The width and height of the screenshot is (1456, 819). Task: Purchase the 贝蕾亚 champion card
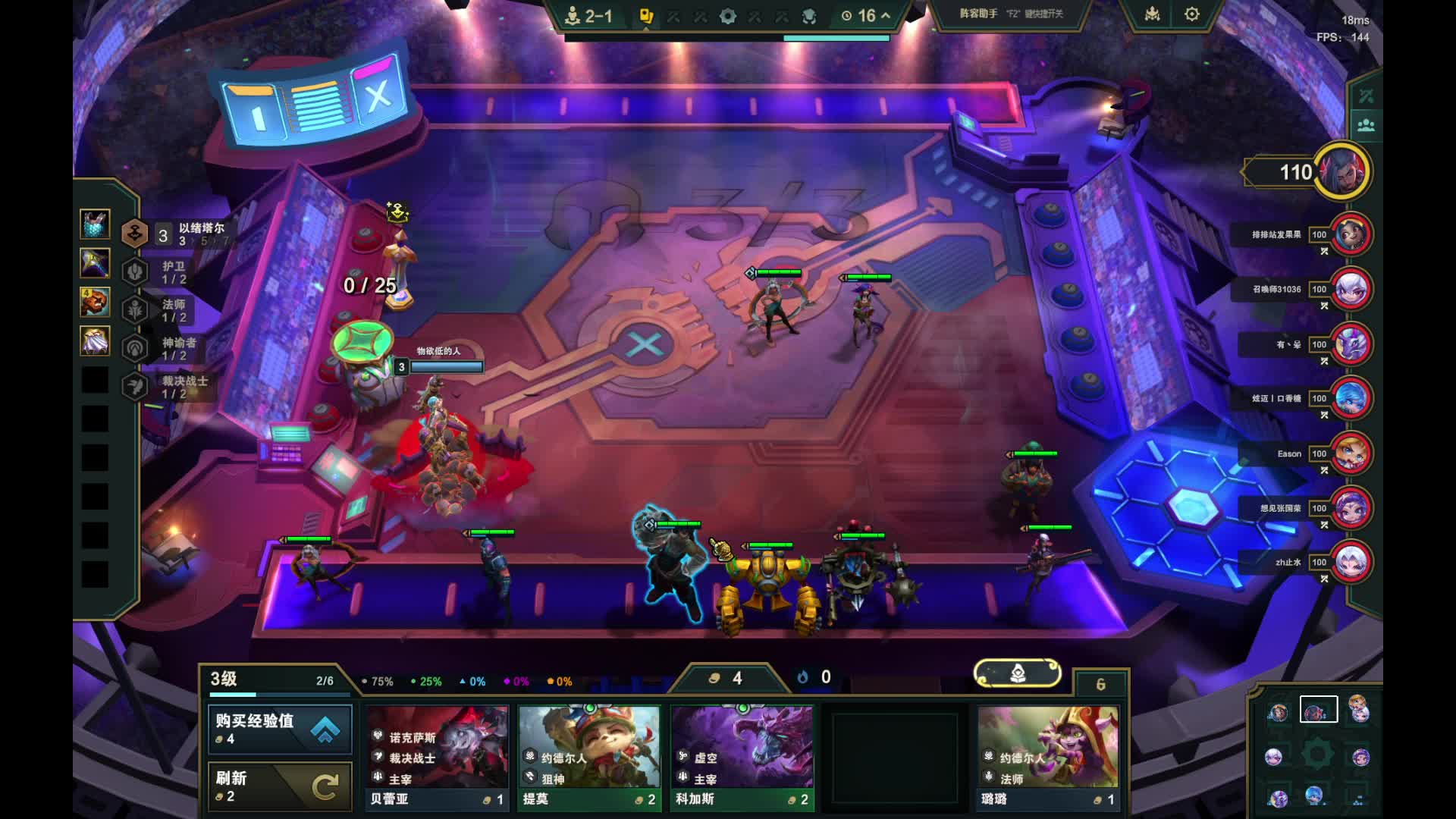(437, 758)
